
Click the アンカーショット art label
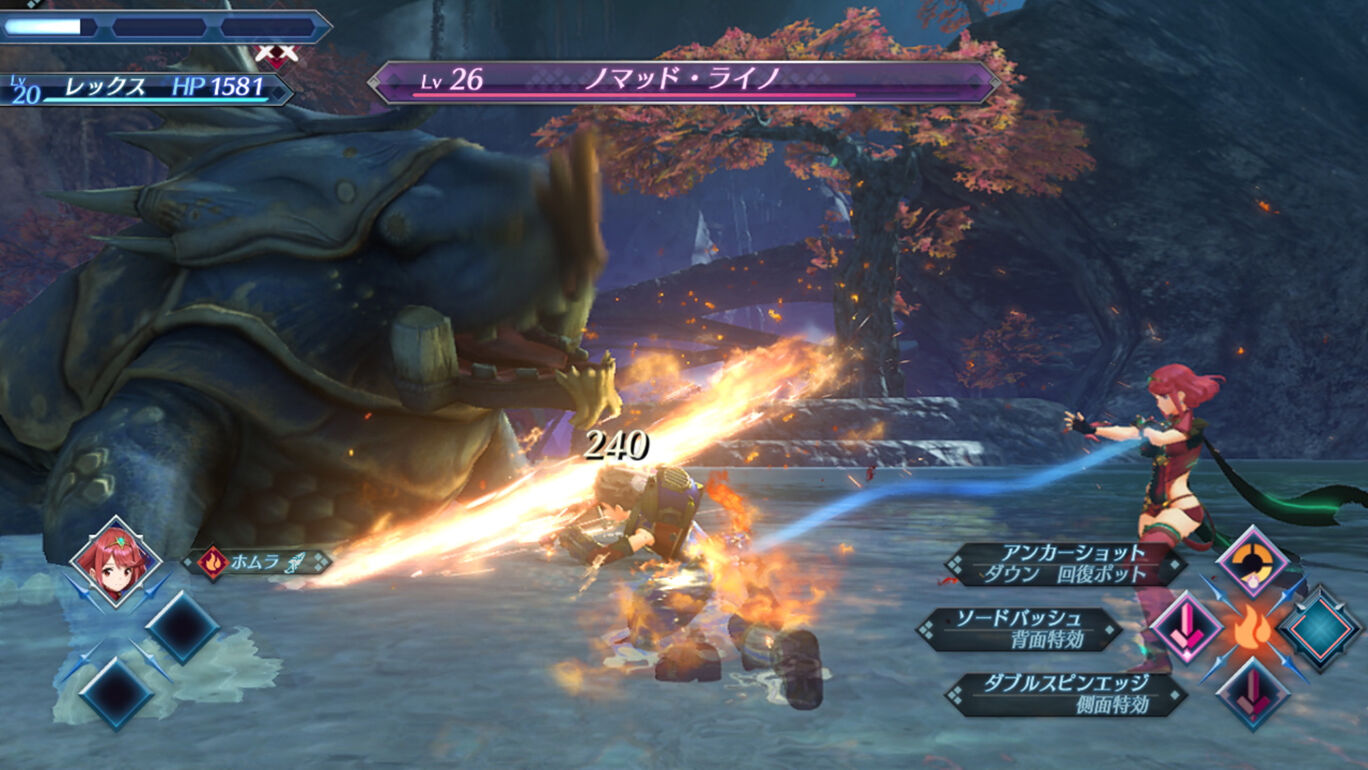tap(1064, 564)
